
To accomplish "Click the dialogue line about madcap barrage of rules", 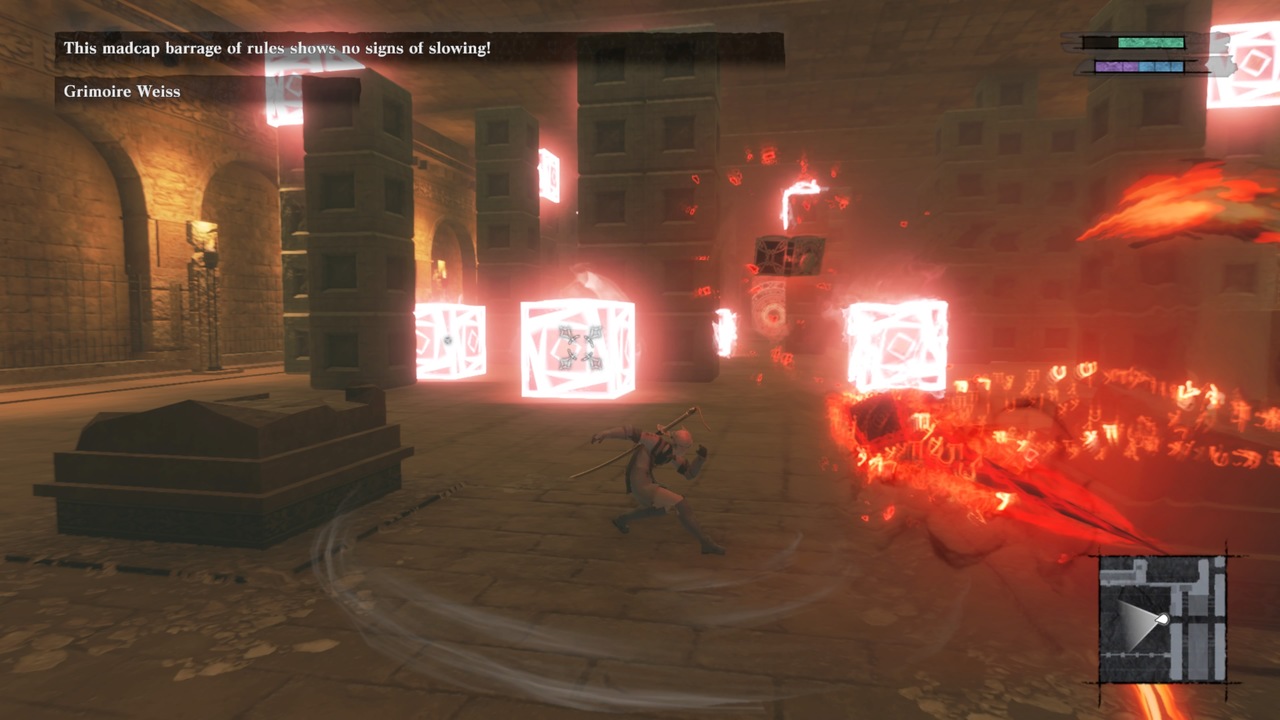I will click(275, 45).
